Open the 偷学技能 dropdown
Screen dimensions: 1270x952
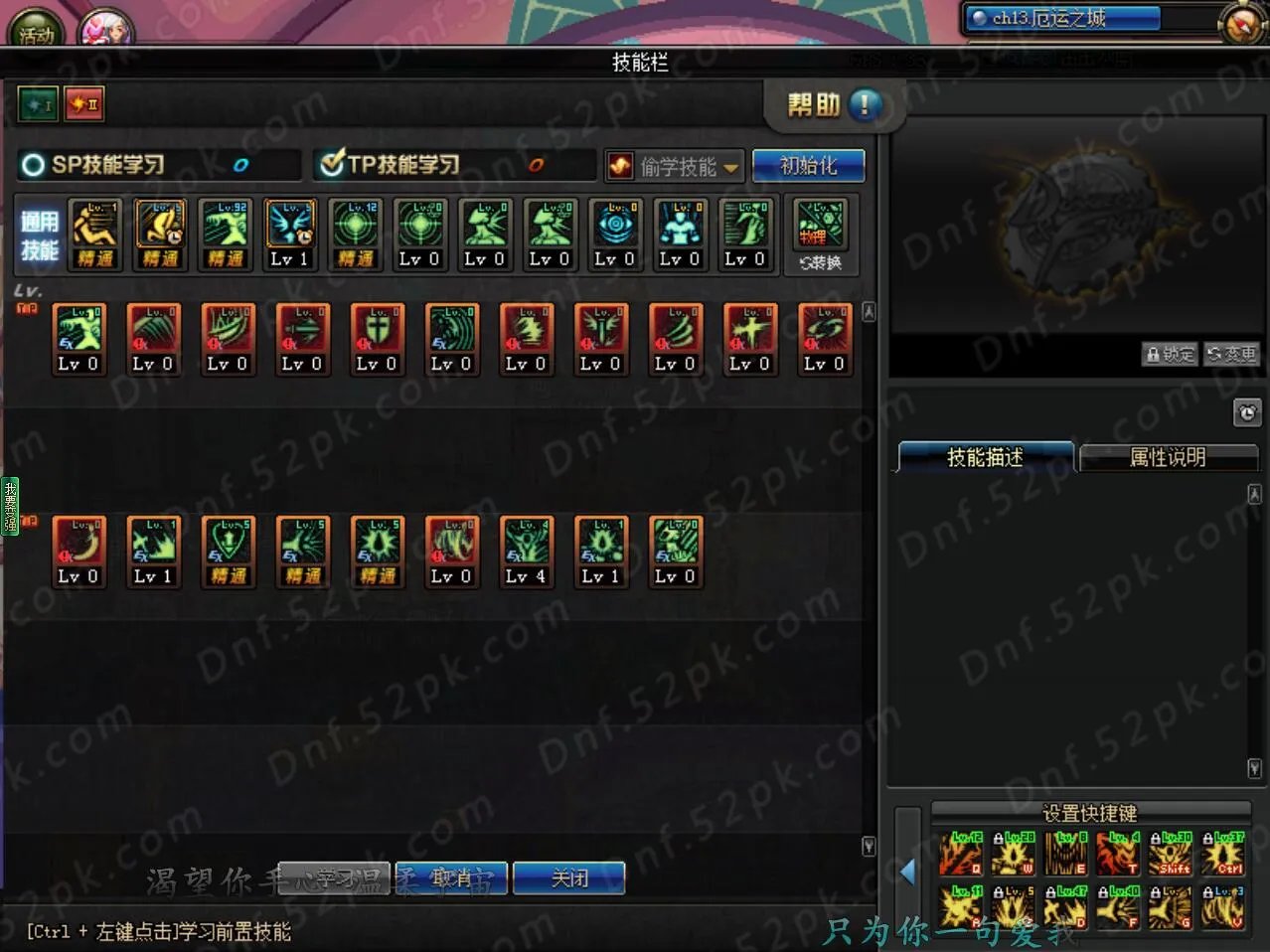click(676, 166)
